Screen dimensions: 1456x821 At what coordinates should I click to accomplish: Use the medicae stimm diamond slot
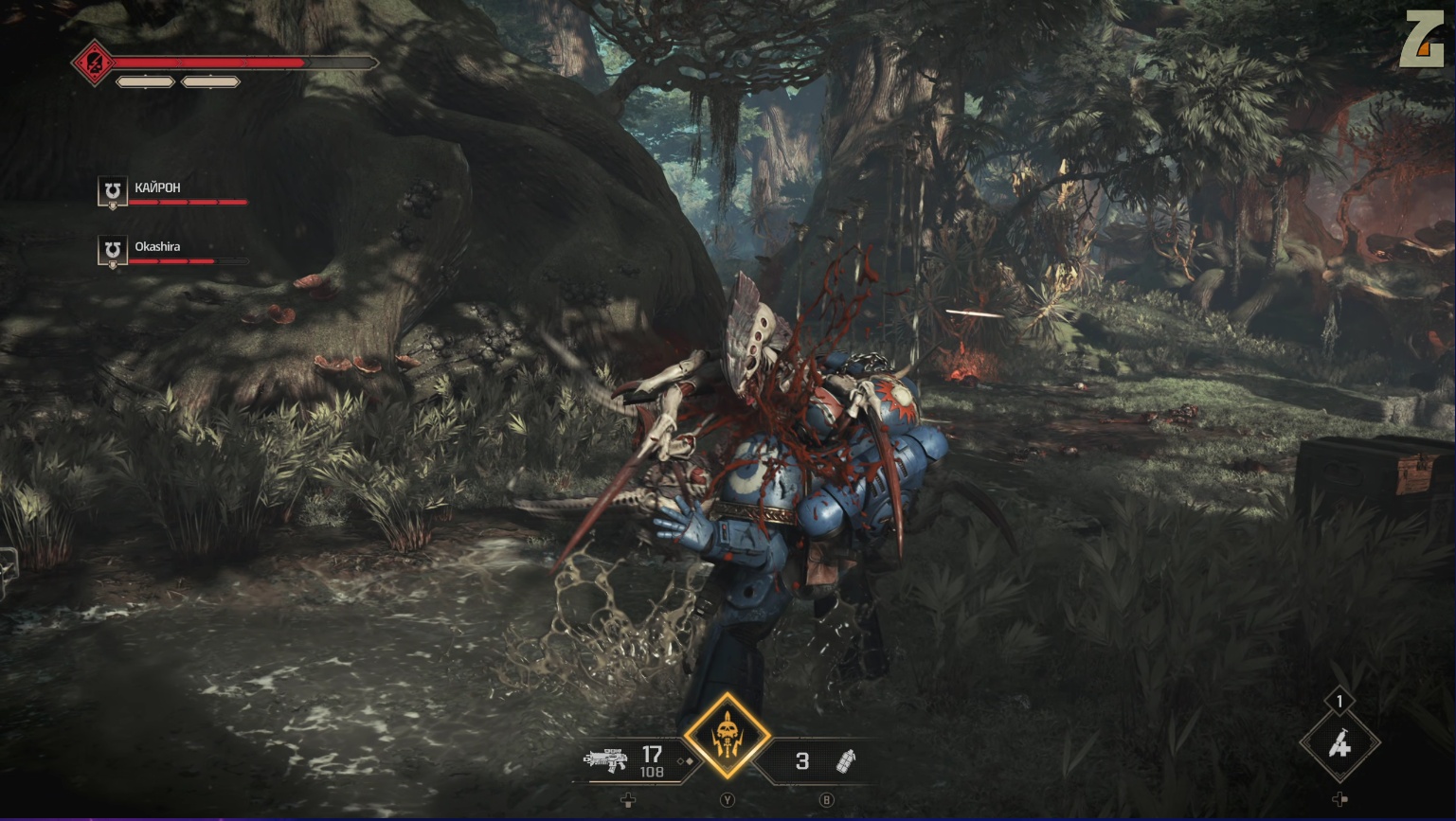pyautogui.click(x=1339, y=744)
